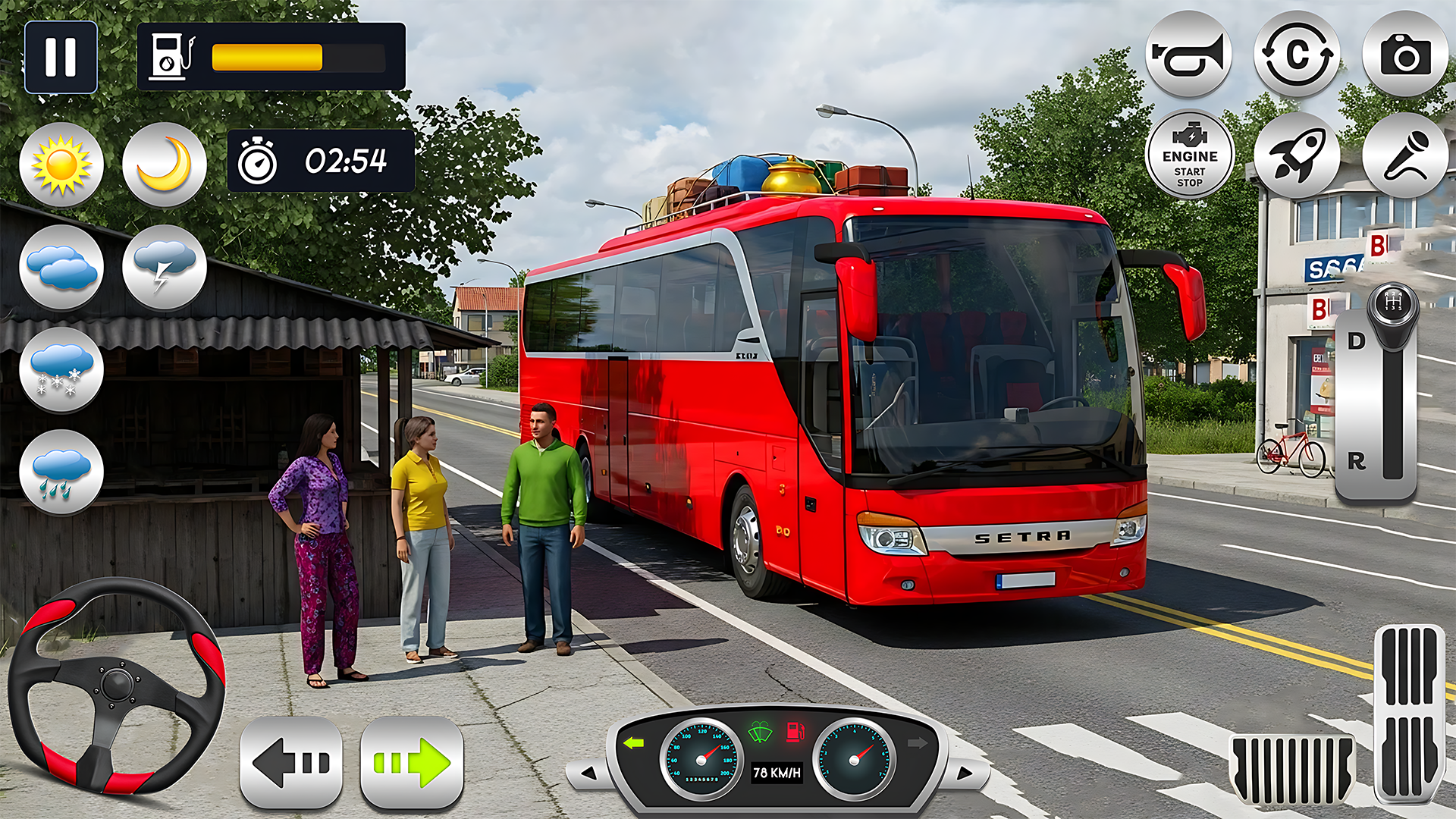Image resolution: width=1456 pixels, height=819 pixels.
Task: Shift the gear lever to D
Action: tap(1357, 341)
